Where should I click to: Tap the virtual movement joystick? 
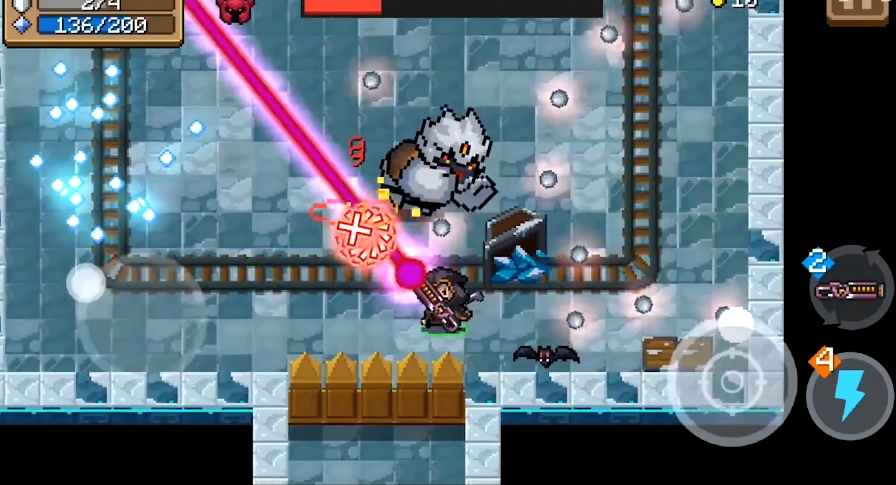point(87,283)
